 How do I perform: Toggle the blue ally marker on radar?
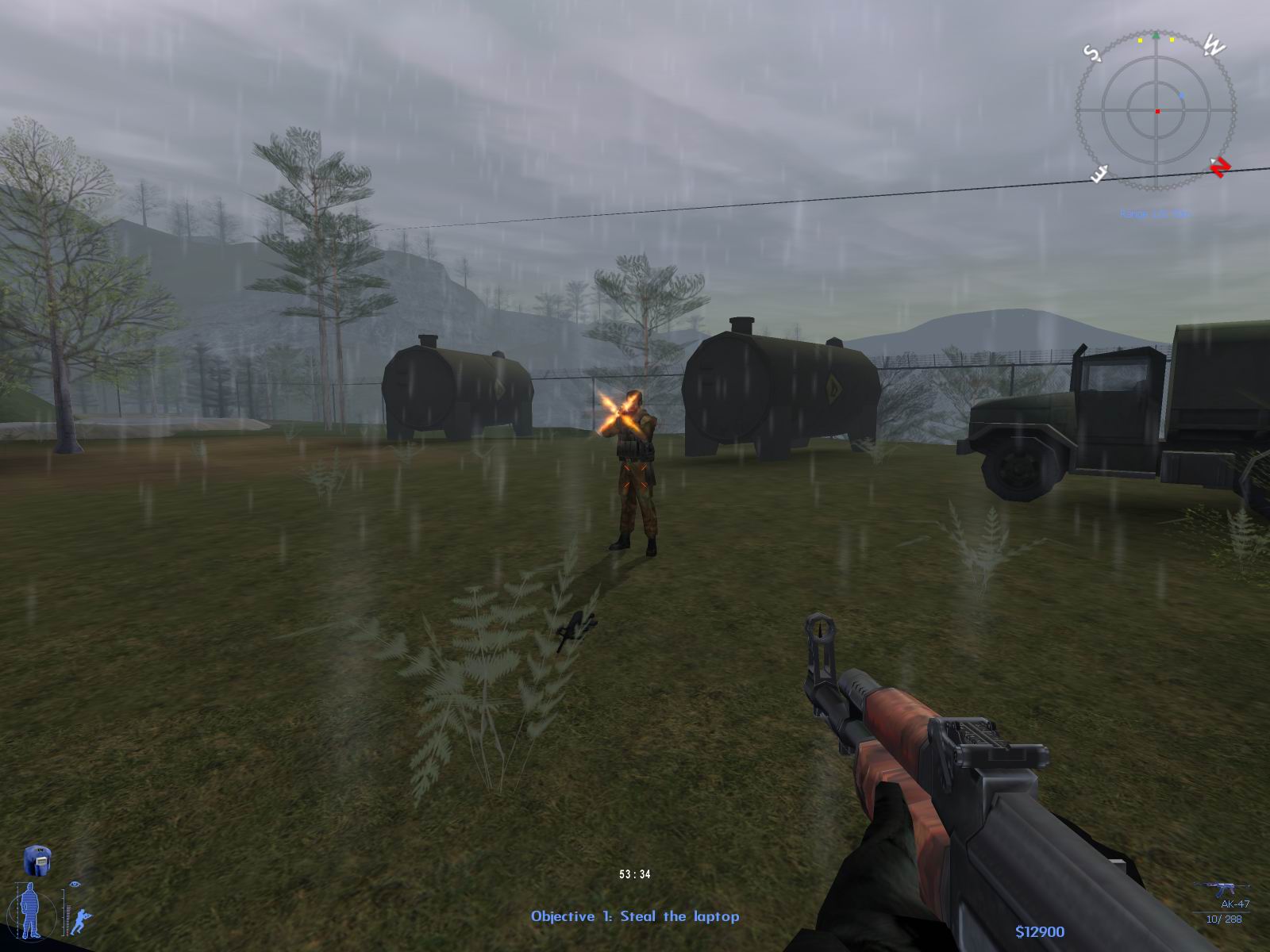1182,95
